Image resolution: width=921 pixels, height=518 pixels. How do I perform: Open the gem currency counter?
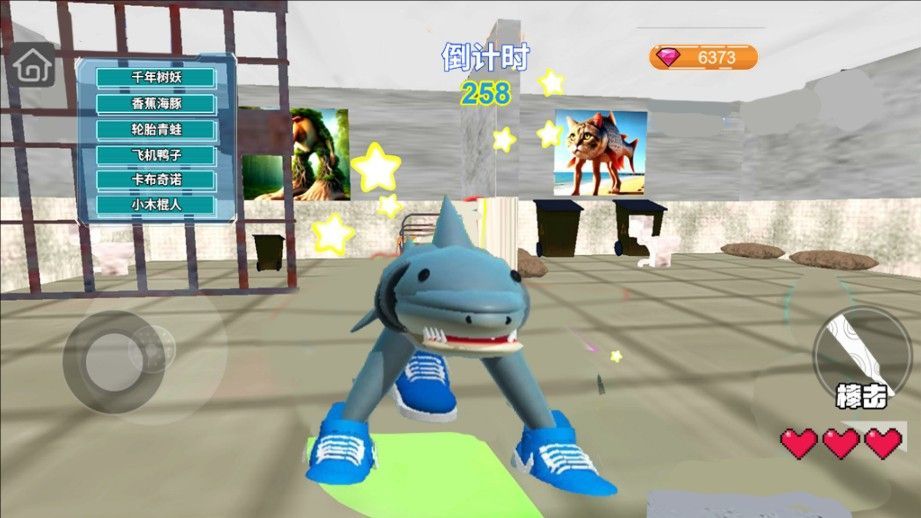pos(703,57)
